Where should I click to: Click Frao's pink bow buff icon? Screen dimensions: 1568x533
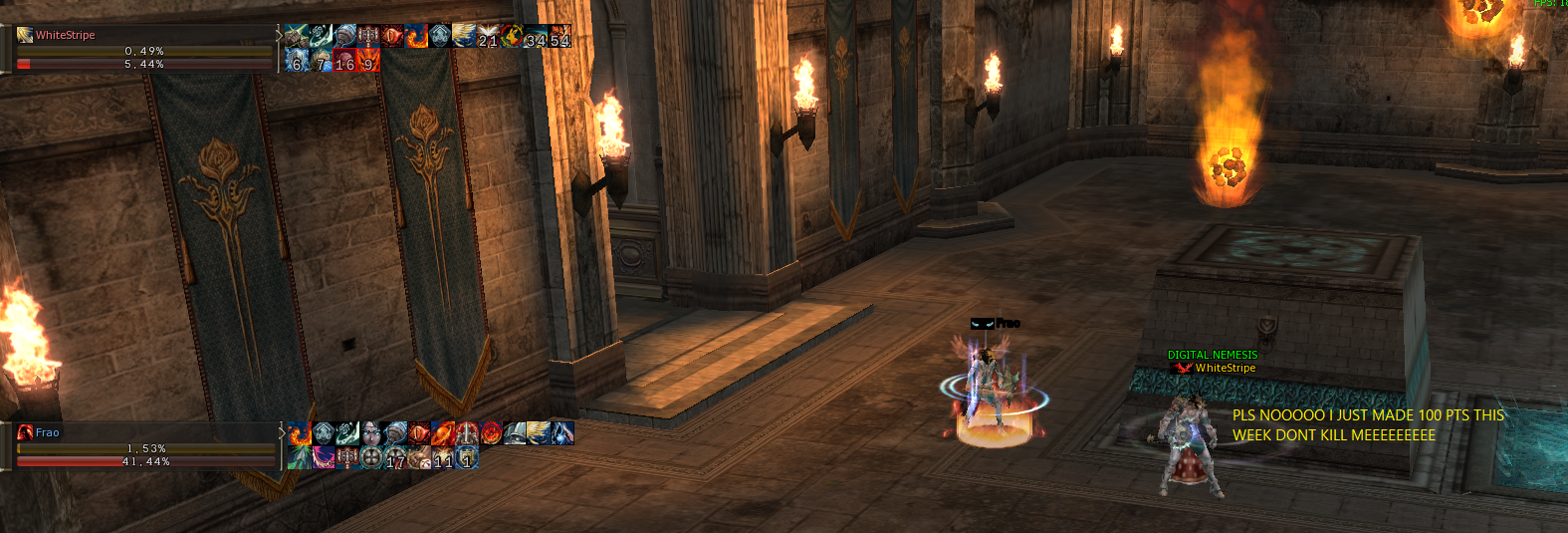click(x=324, y=457)
